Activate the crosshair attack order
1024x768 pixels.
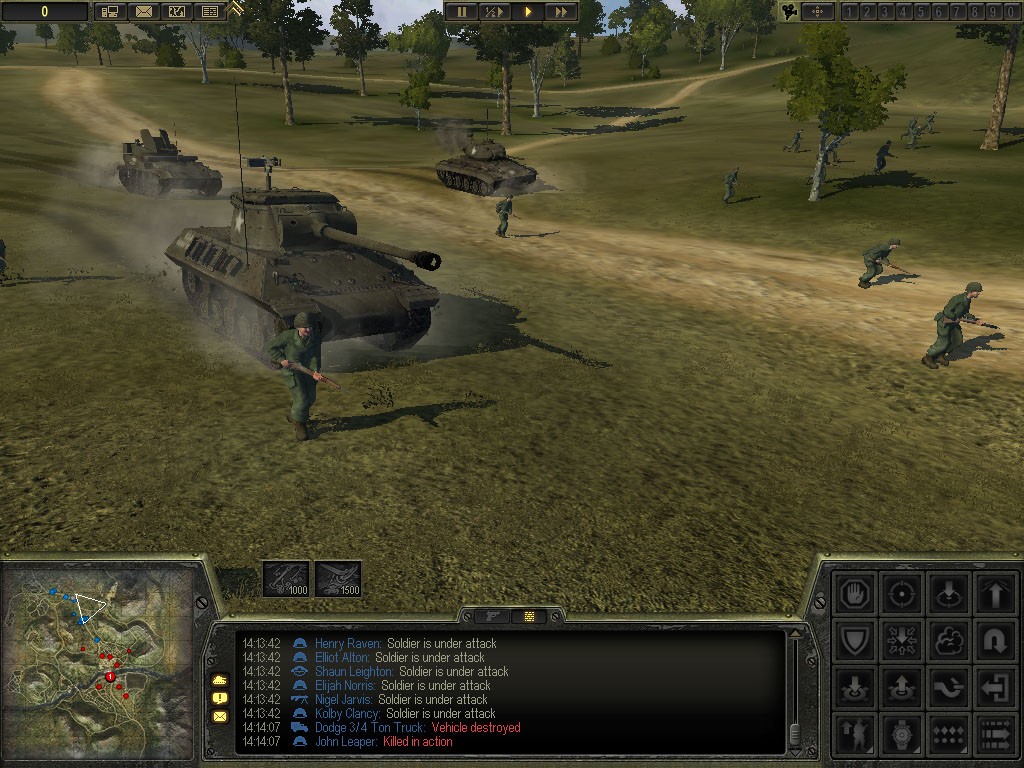[903, 594]
